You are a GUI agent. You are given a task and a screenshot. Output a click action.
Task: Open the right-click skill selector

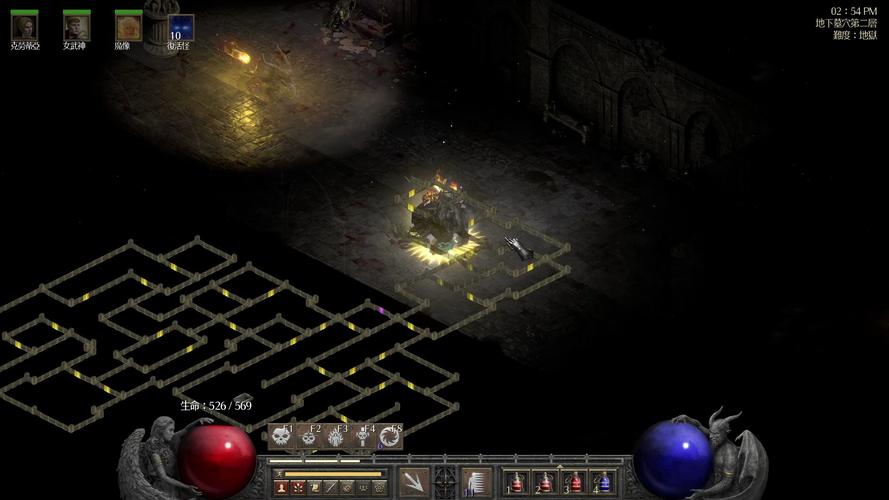[x=476, y=482]
